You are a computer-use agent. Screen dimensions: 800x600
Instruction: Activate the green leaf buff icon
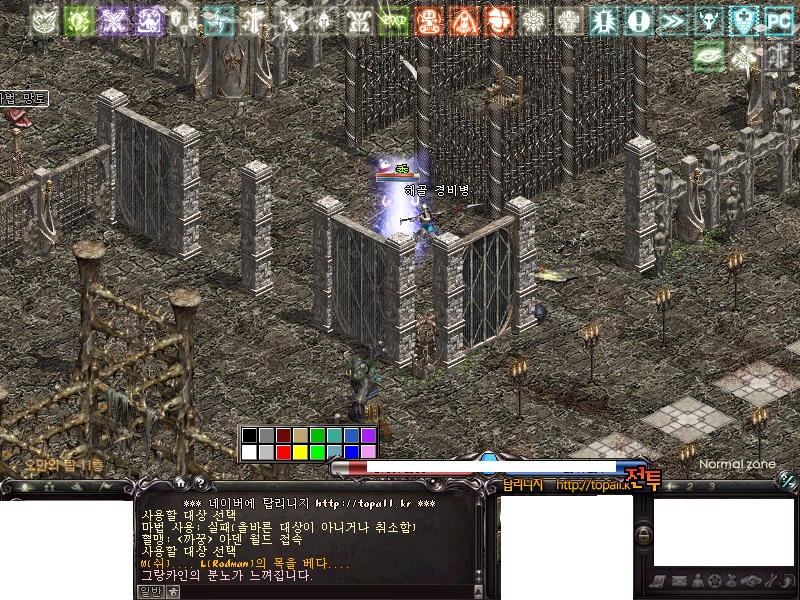click(x=709, y=56)
